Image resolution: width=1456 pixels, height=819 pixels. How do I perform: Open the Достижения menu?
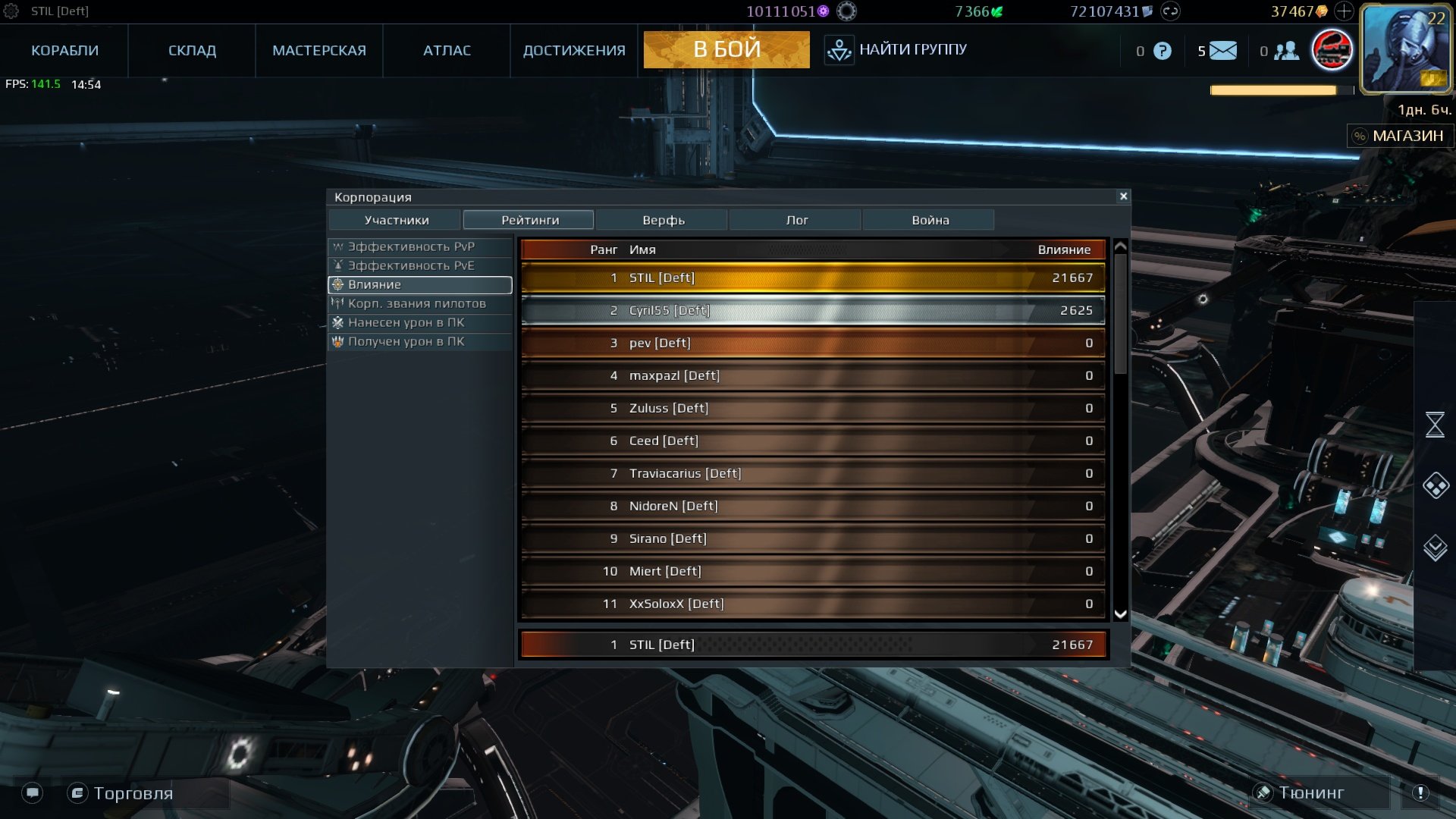574,51
